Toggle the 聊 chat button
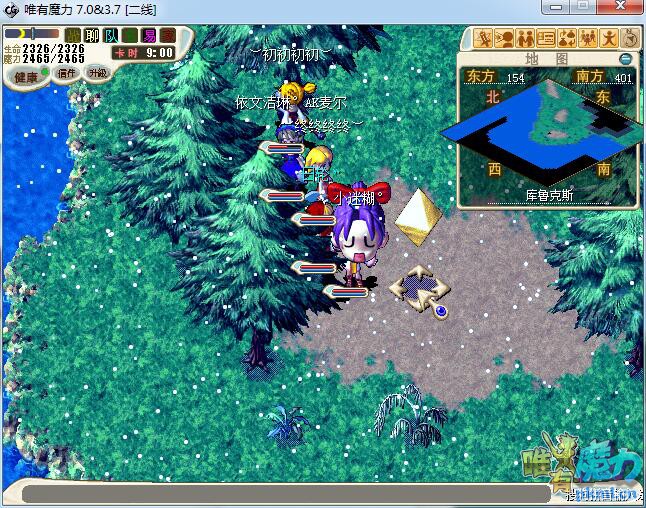Image resolution: width=646 pixels, height=508 pixels. [x=91, y=36]
